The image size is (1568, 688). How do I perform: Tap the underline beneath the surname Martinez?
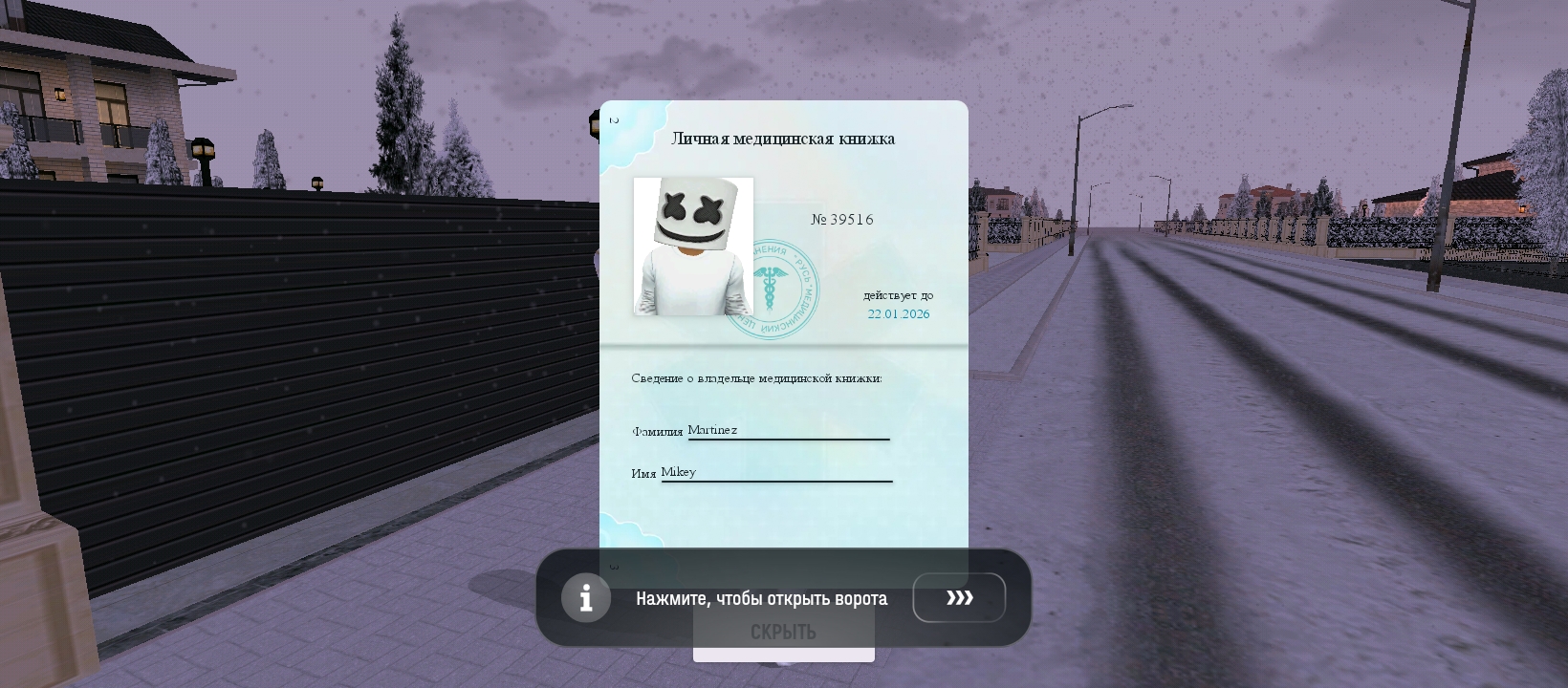click(x=788, y=440)
